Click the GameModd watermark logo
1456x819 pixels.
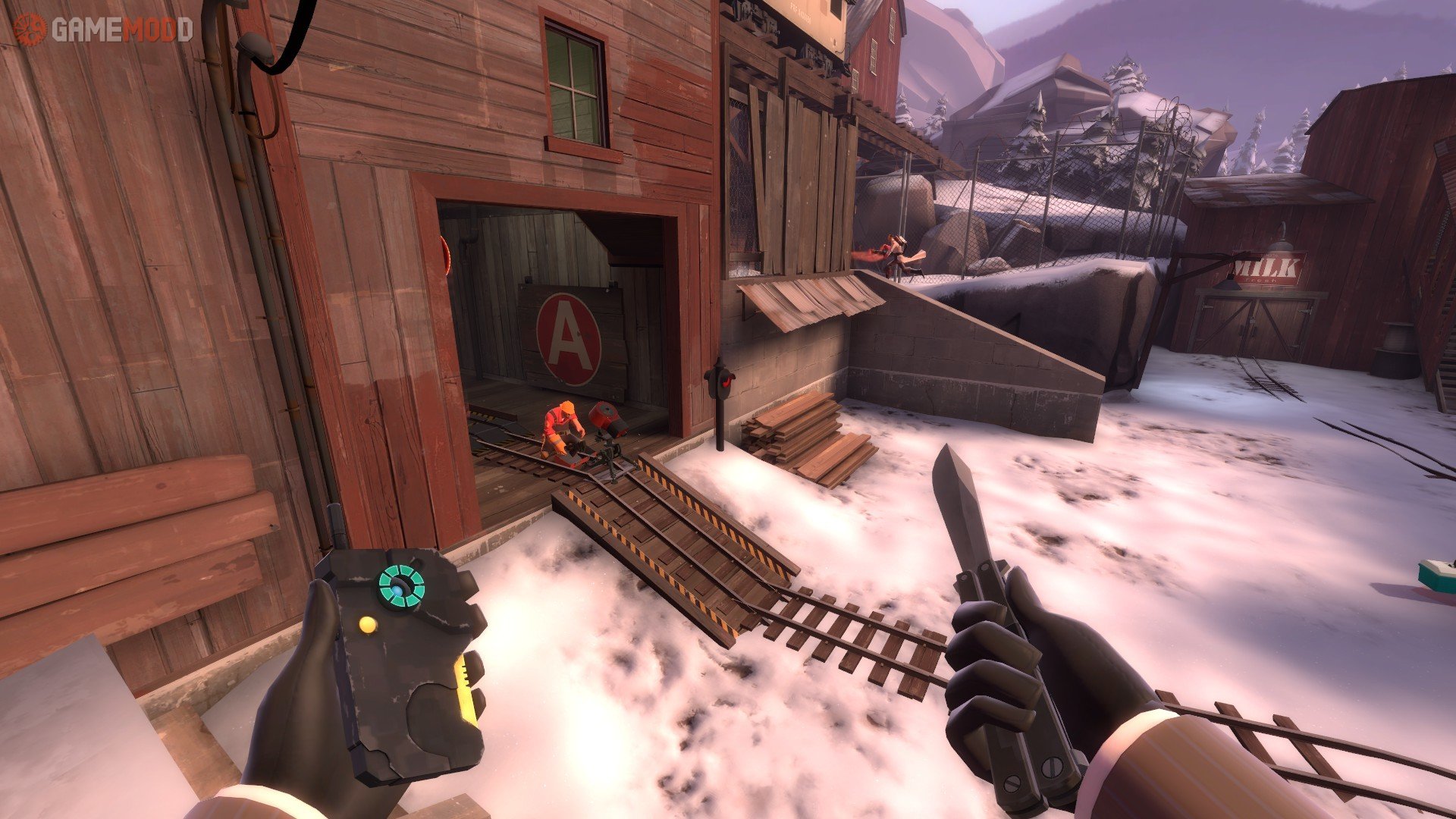(x=103, y=30)
